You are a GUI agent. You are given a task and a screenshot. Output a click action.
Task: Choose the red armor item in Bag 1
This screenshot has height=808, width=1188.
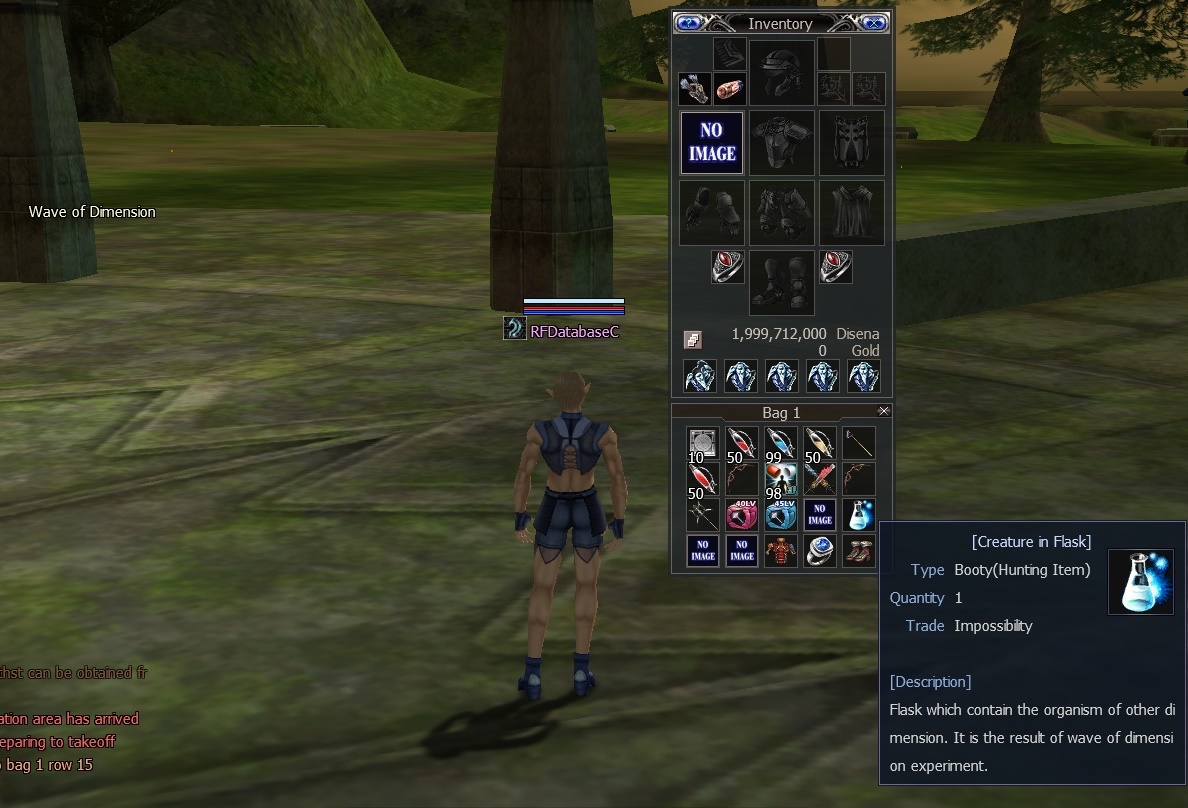click(780, 551)
